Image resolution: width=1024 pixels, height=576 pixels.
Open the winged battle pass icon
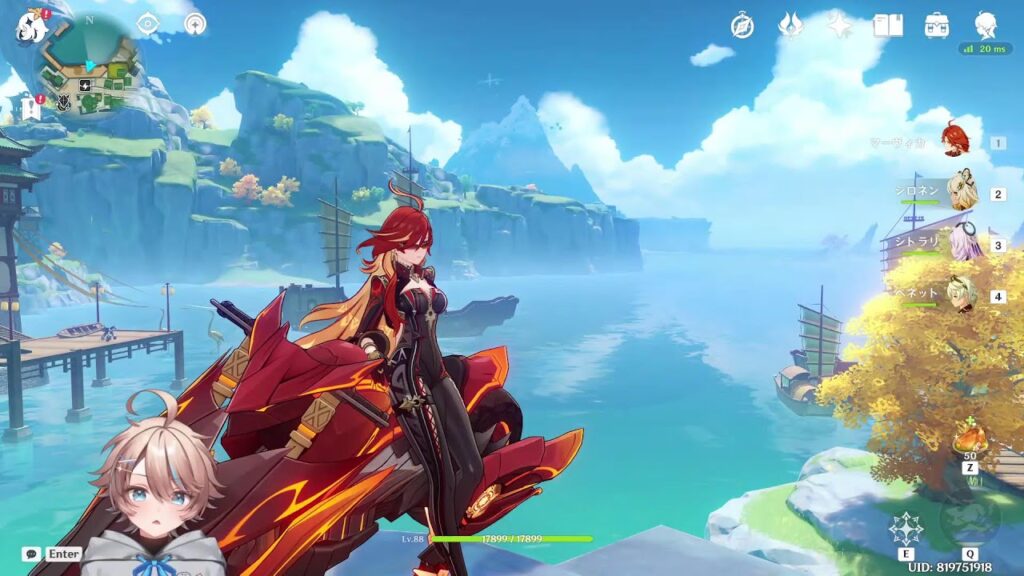[x=791, y=26]
